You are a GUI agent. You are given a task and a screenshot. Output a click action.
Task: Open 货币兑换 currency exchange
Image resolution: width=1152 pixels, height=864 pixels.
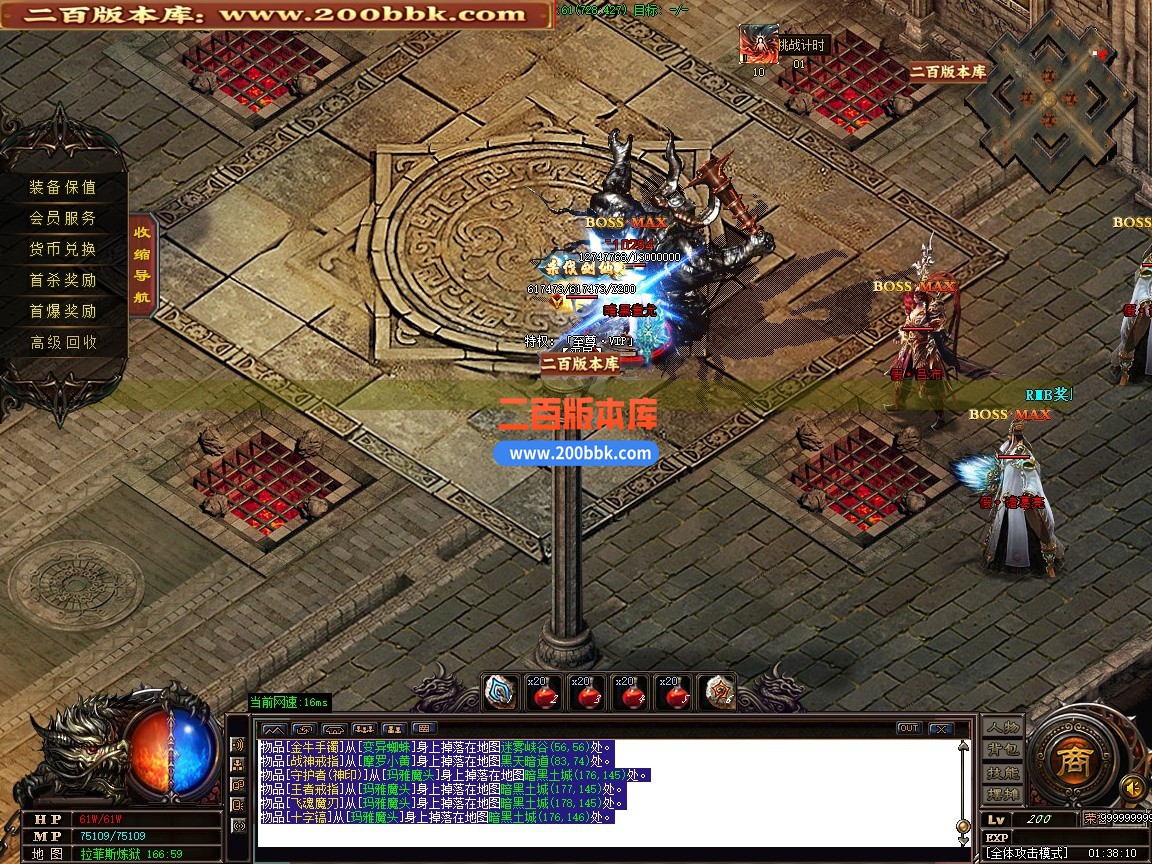coord(63,249)
